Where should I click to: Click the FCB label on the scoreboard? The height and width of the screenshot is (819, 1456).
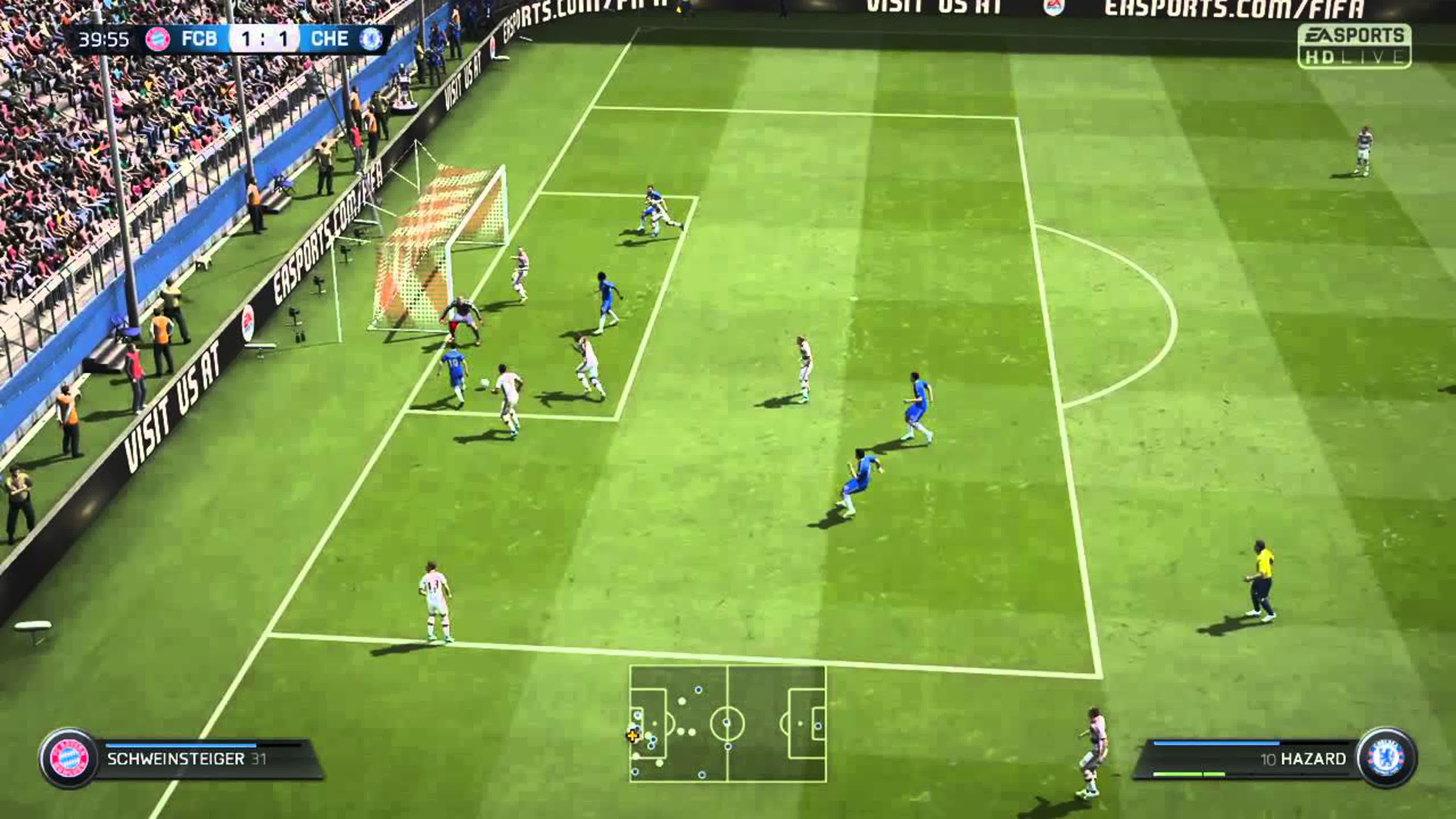pos(199,38)
